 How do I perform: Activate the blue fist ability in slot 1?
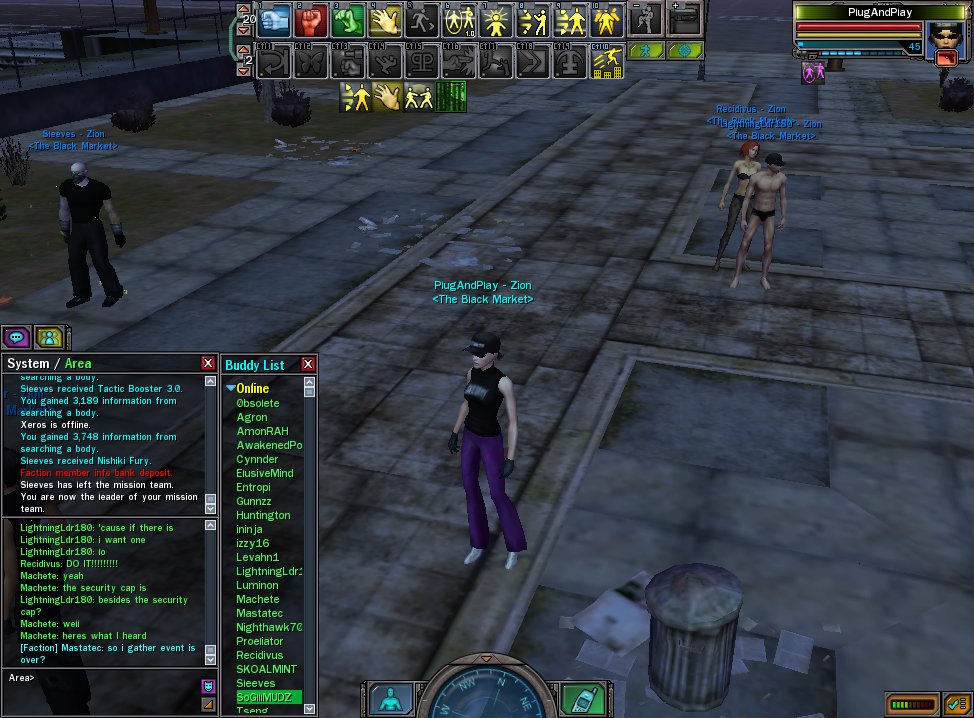pyautogui.click(x=276, y=21)
